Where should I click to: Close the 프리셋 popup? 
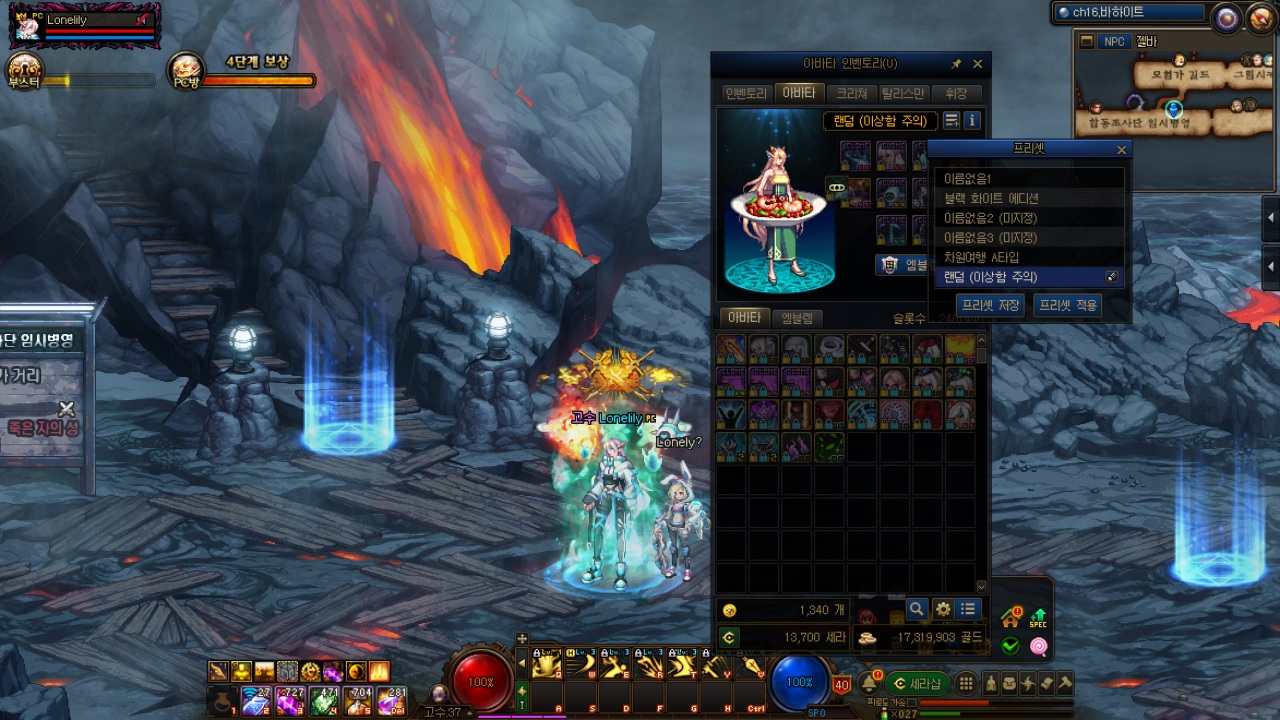tap(1121, 150)
